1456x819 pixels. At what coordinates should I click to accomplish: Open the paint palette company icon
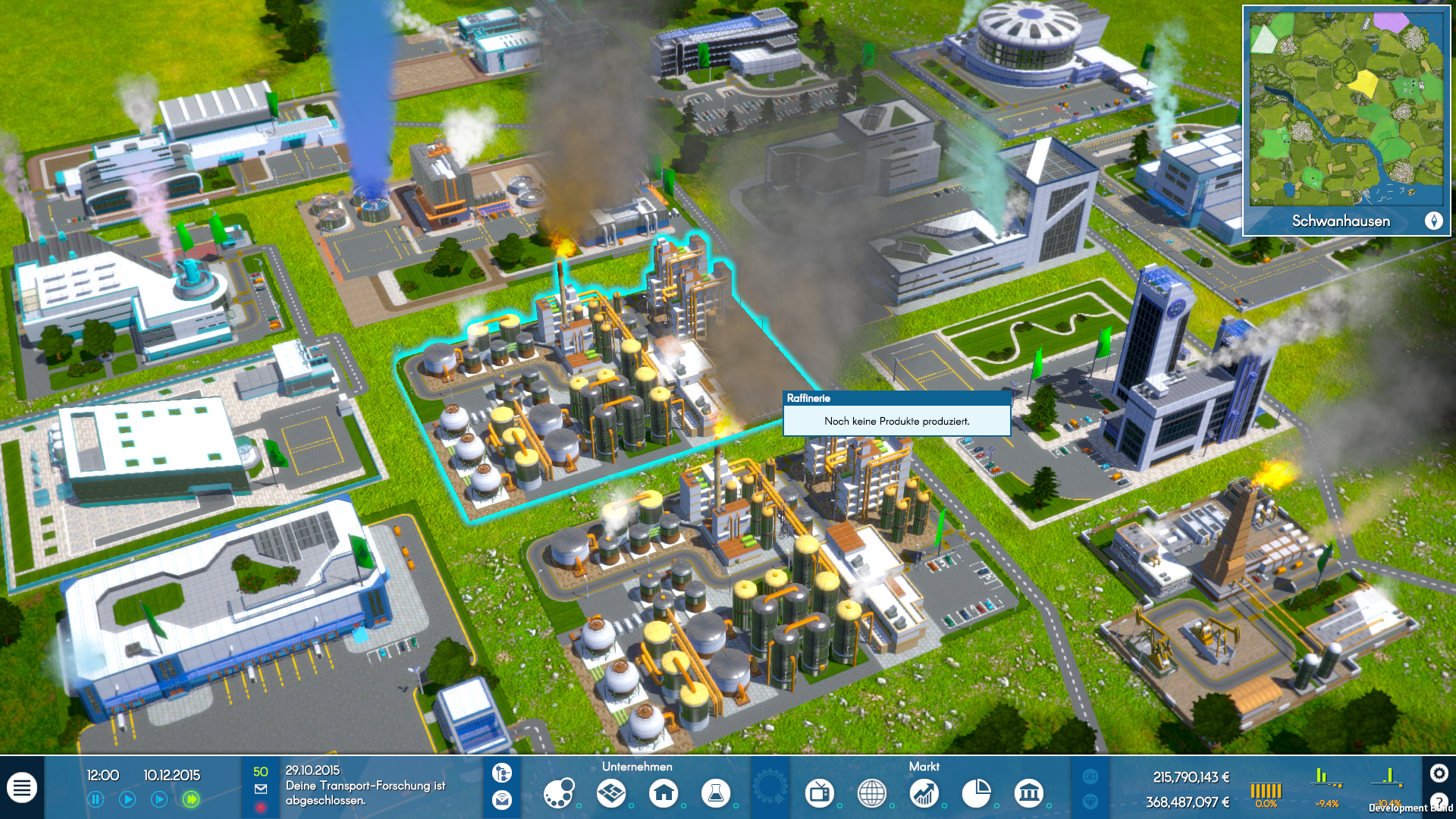pyautogui.click(x=559, y=794)
